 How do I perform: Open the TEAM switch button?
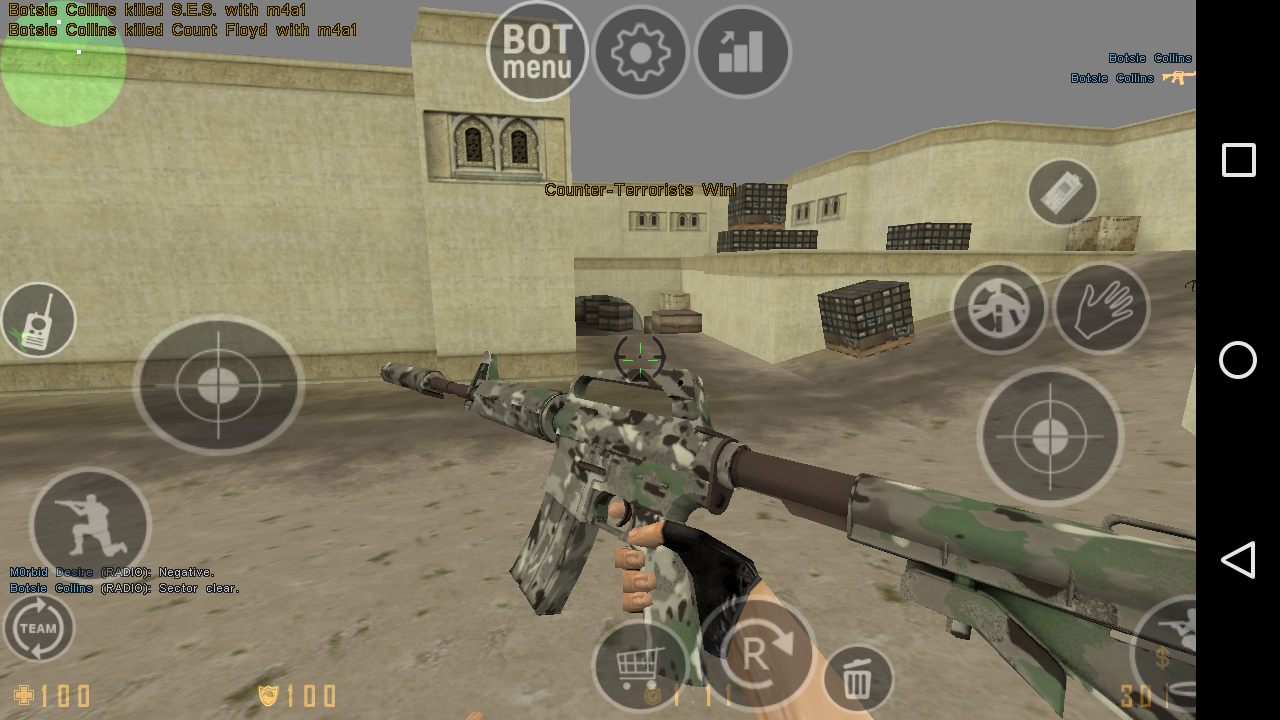39,628
